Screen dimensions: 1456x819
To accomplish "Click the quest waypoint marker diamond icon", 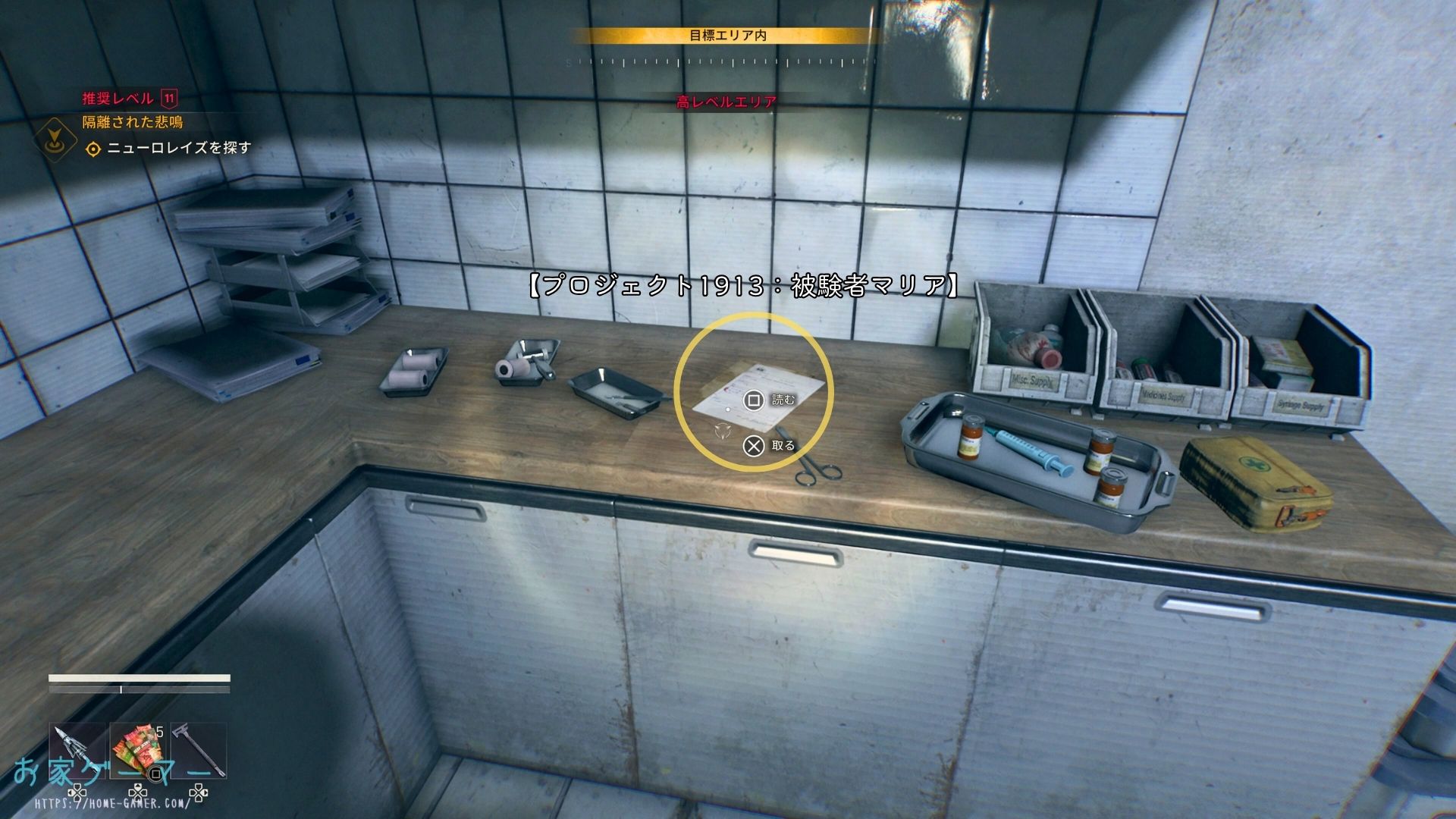I will tap(55, 140).
